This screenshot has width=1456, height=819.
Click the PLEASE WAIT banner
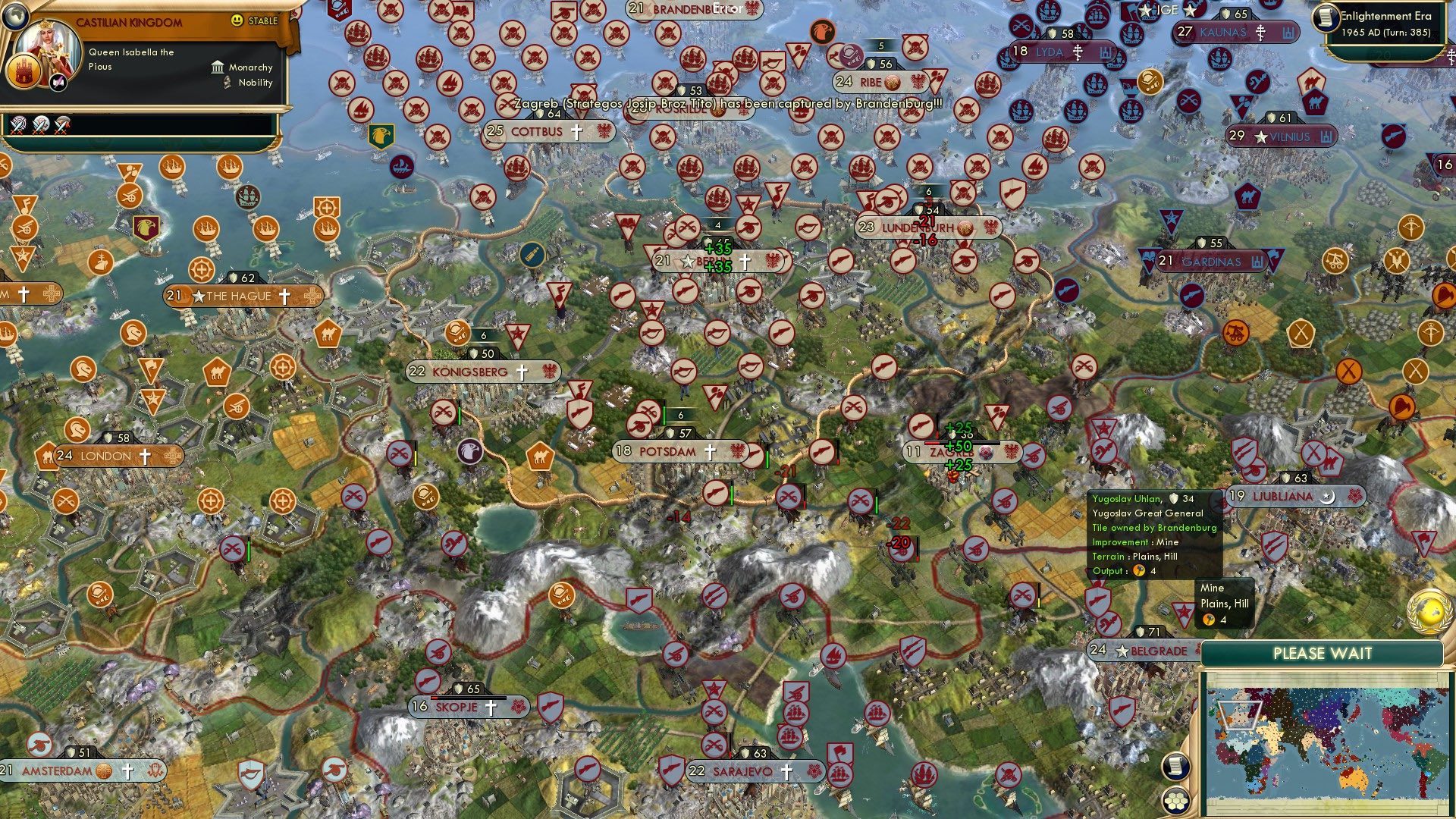click(x=1323, y=652)
